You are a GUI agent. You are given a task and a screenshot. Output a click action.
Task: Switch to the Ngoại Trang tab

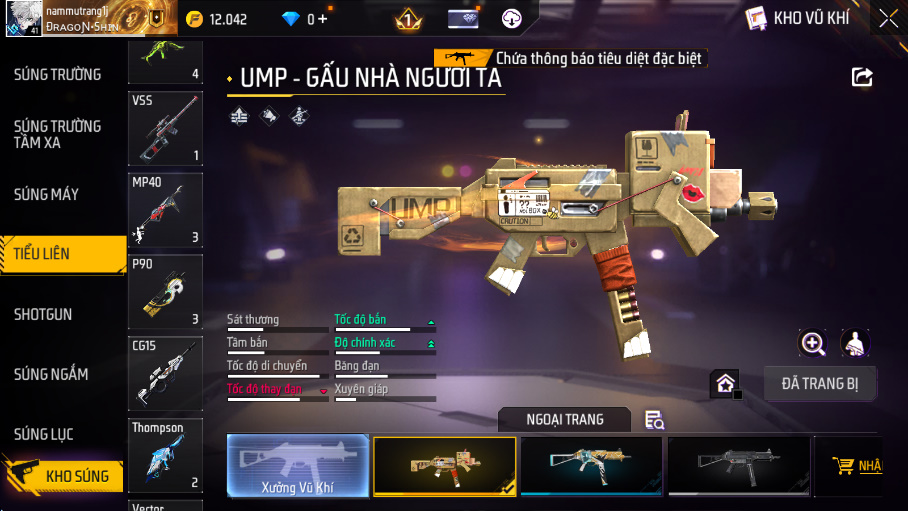565,420
